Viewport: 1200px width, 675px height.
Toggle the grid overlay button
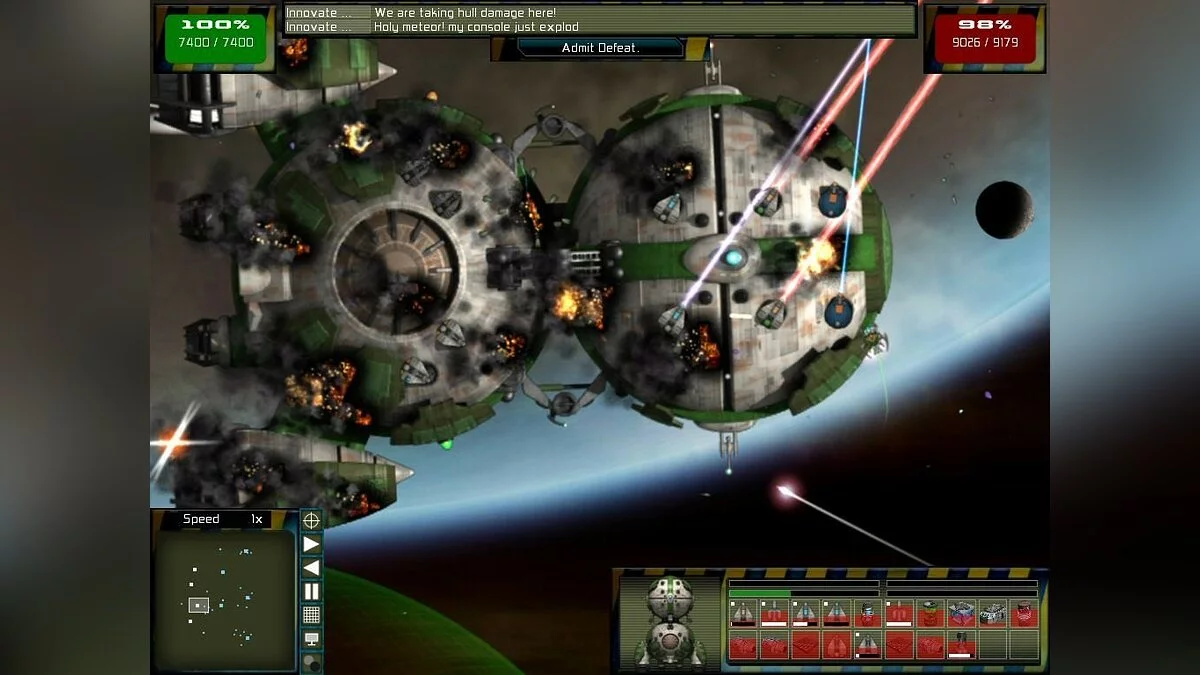click(x=311, y=615)
